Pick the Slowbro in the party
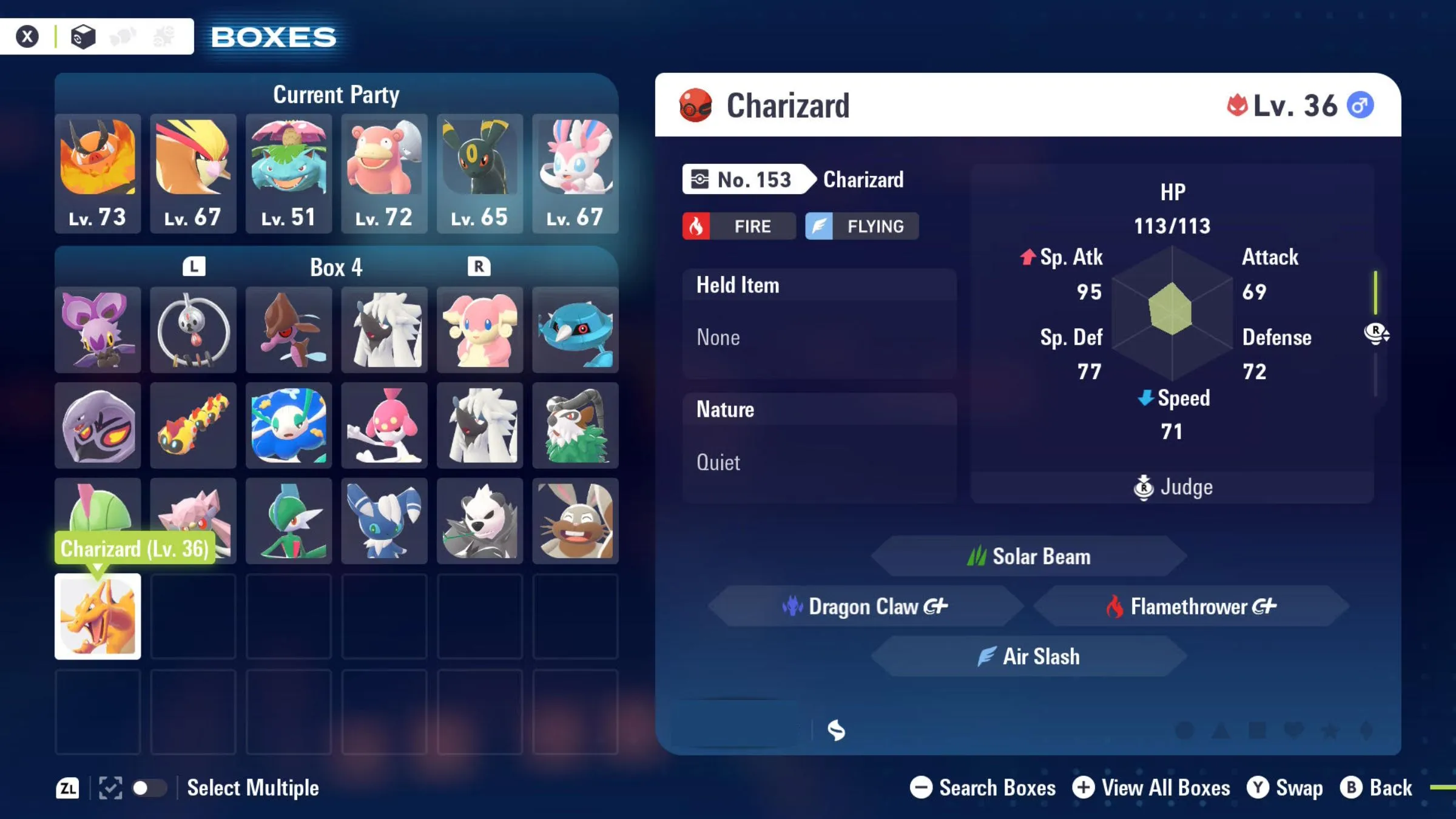This screenshot has width=1456, height=819. click(x=384, y=173)
